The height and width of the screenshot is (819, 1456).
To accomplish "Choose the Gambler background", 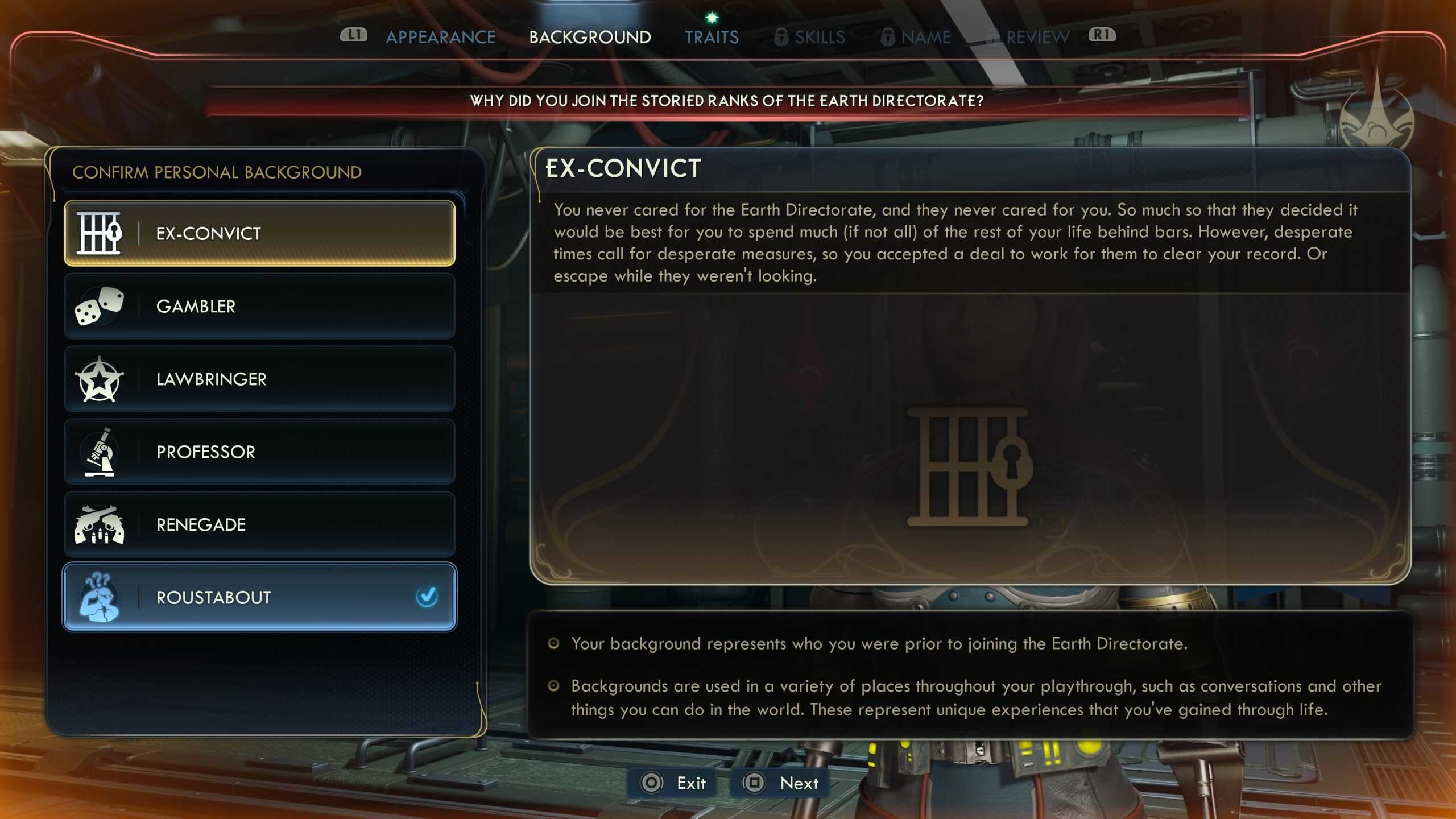I will pos(259,306).
